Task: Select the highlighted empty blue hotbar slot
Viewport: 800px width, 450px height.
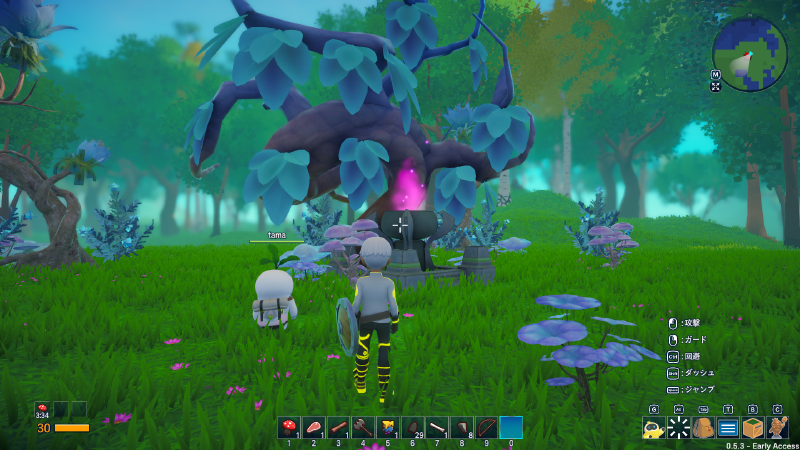Action: pos(511,428)
